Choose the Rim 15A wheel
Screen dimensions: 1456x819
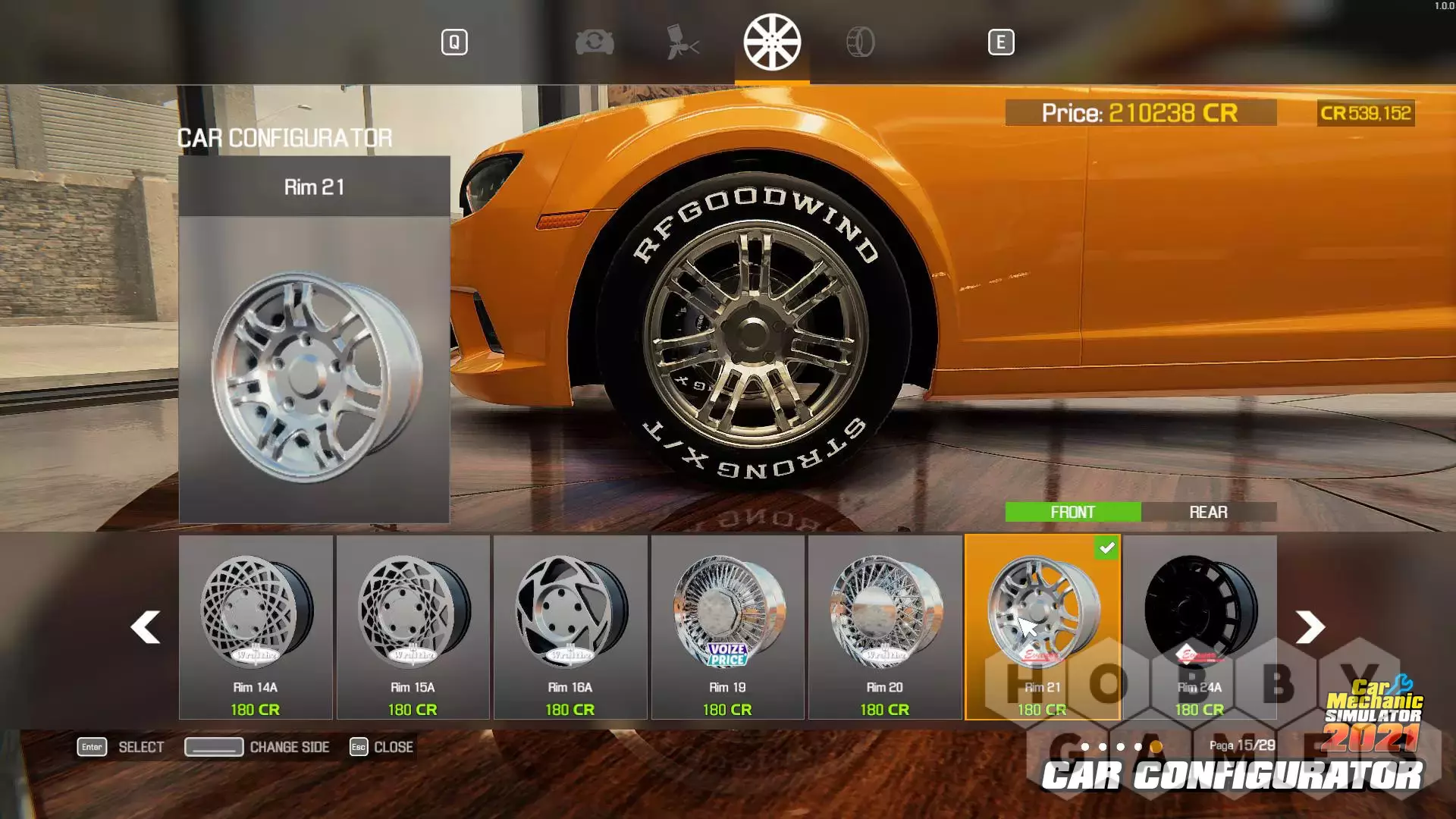[413, 626]
